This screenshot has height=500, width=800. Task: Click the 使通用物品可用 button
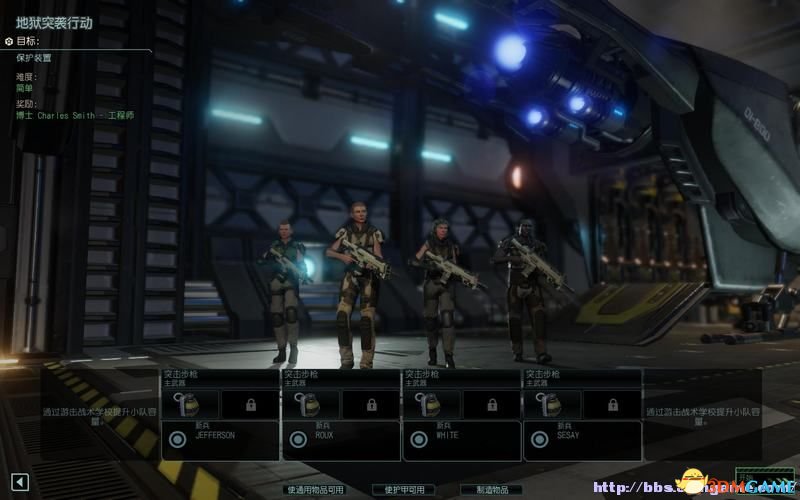click(x=315, y=490)
